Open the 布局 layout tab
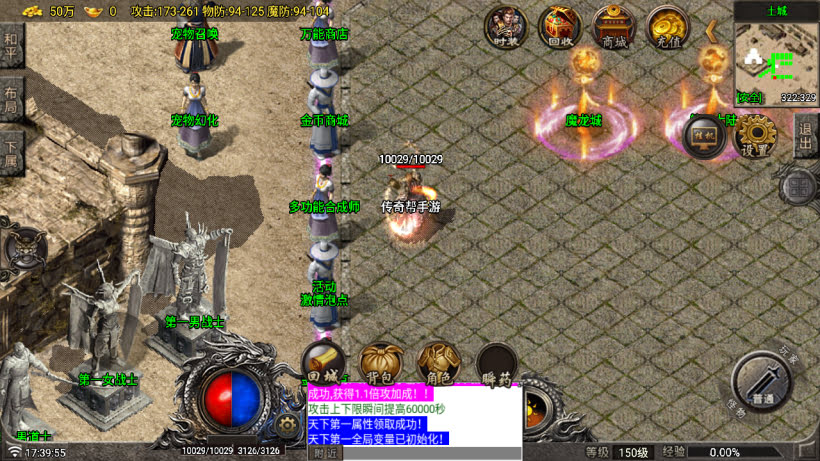Screen dimensions: 820x461 pos(11,97)
